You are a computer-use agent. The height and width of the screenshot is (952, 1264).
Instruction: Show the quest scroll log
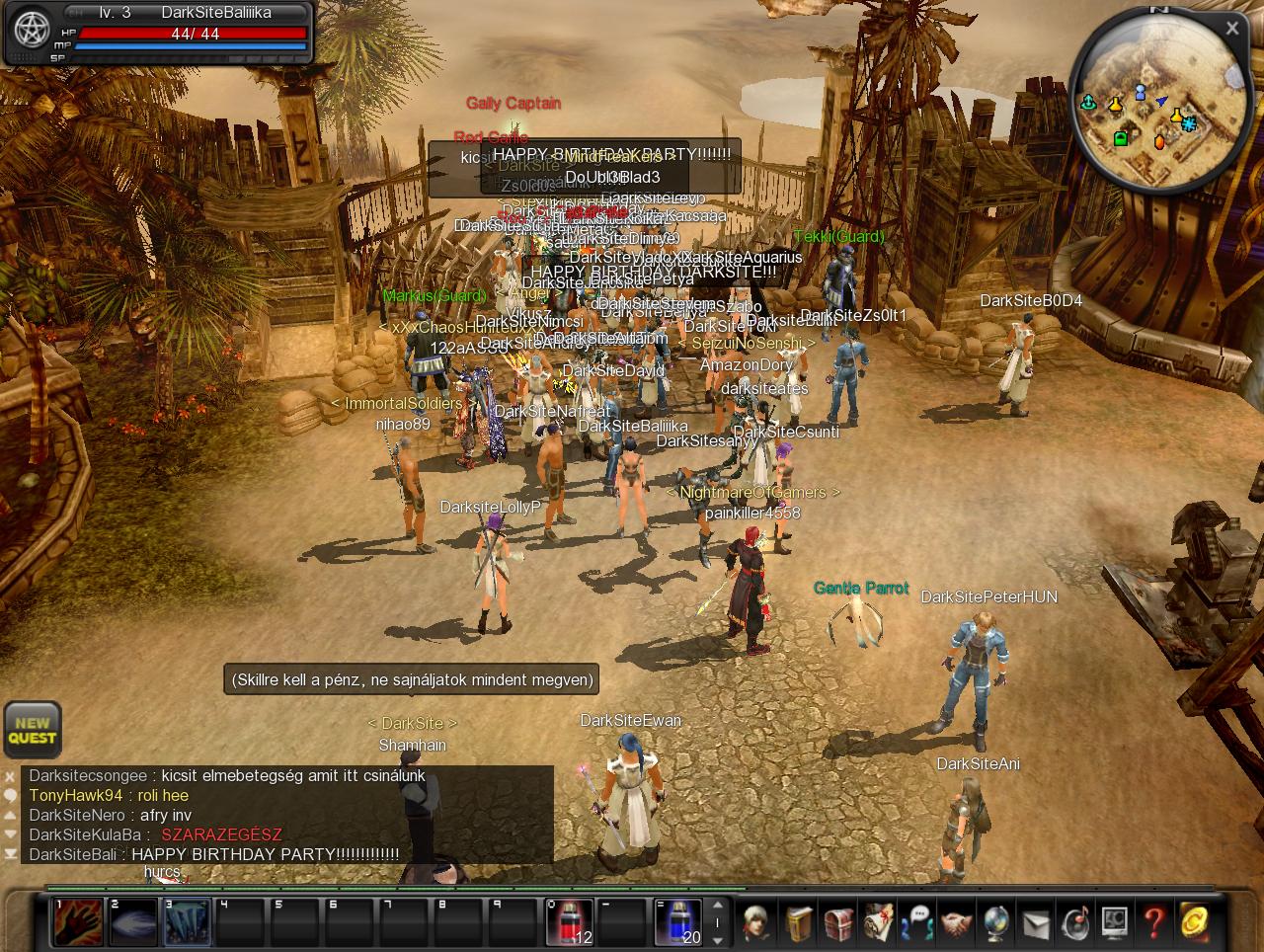[x=878, y=922]
